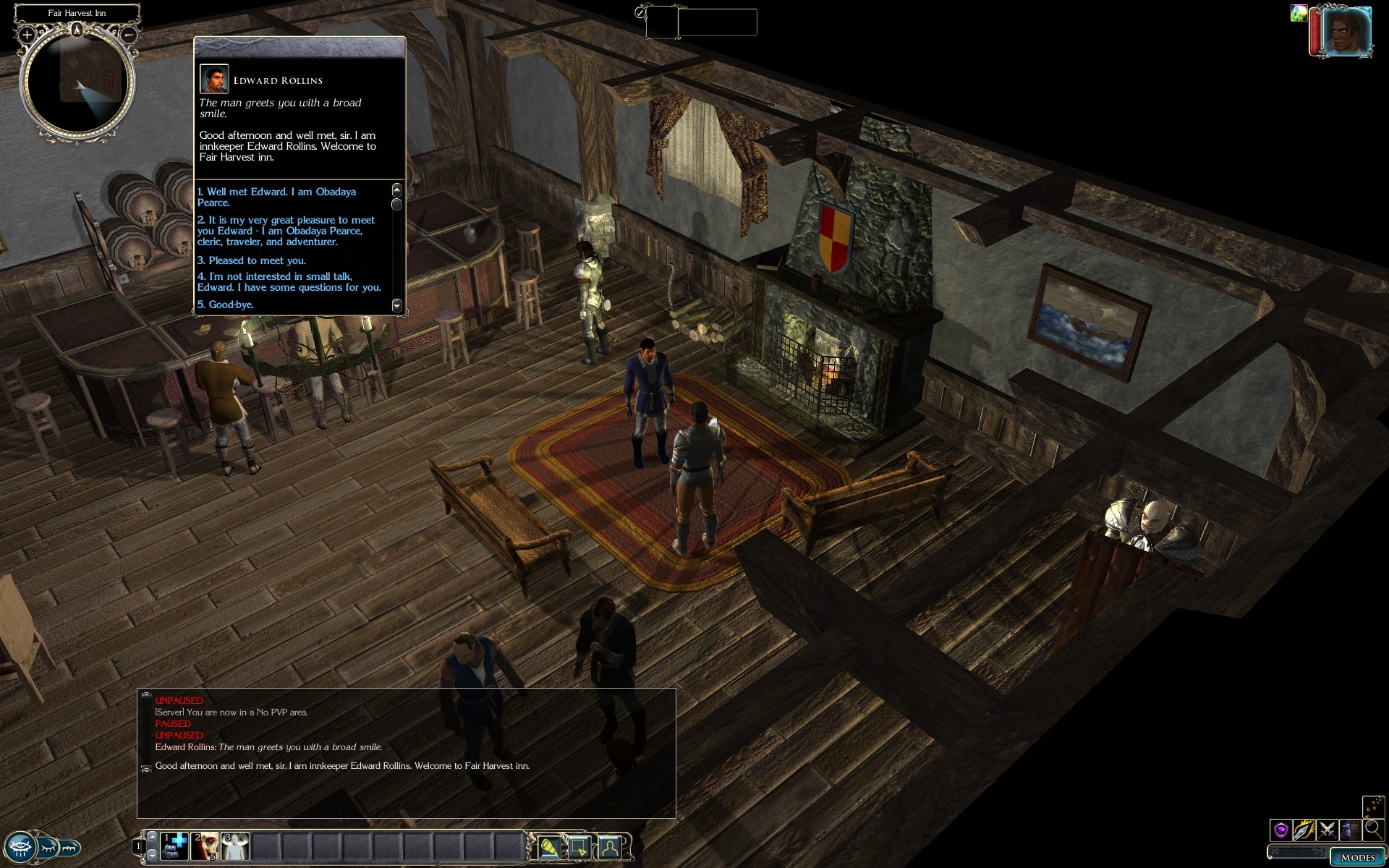Zoom out the minimap with minus button
1389x868 pixels.
[129, 34]
